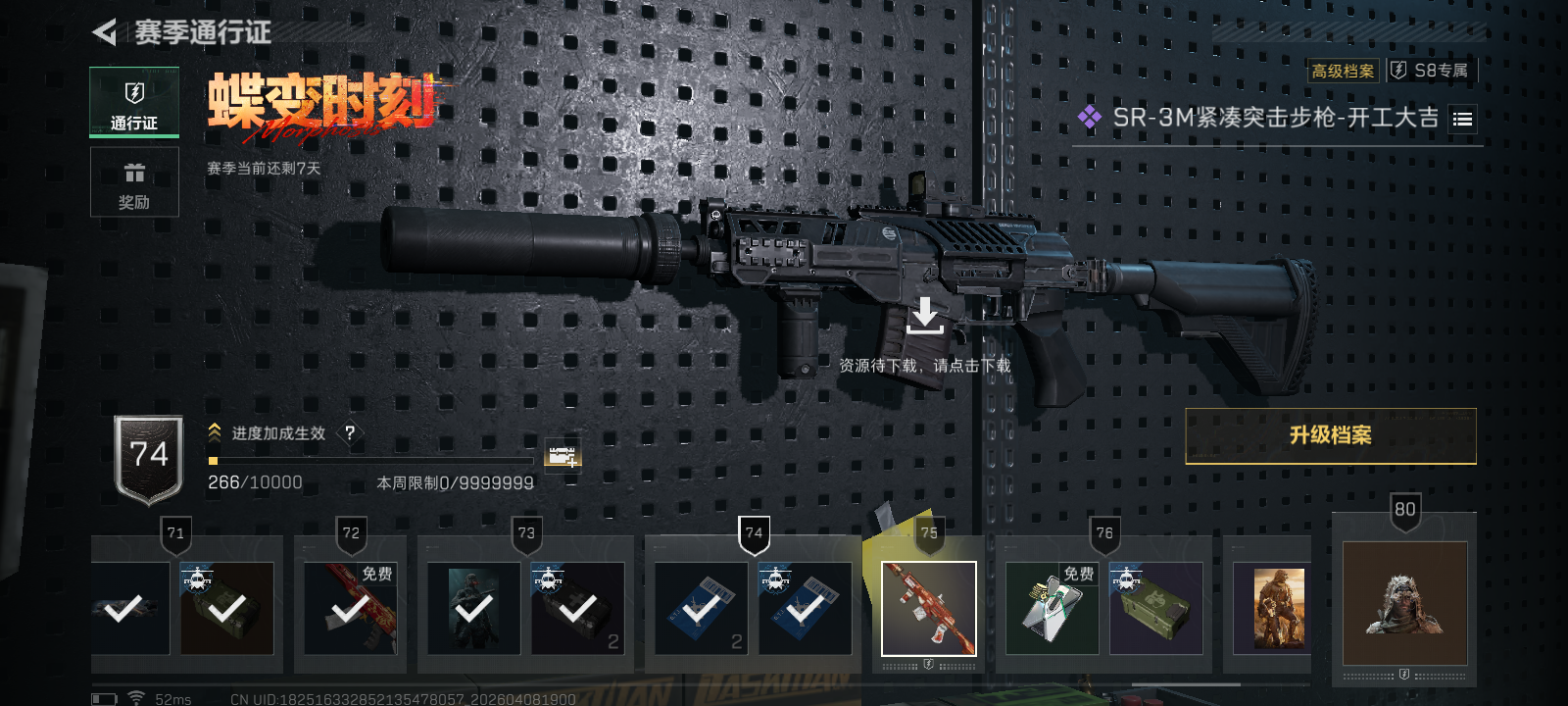This screenshot has width=1568, height=706.
Task: Open the list icon beside the SR-3M name
Action: point(1462,120)
